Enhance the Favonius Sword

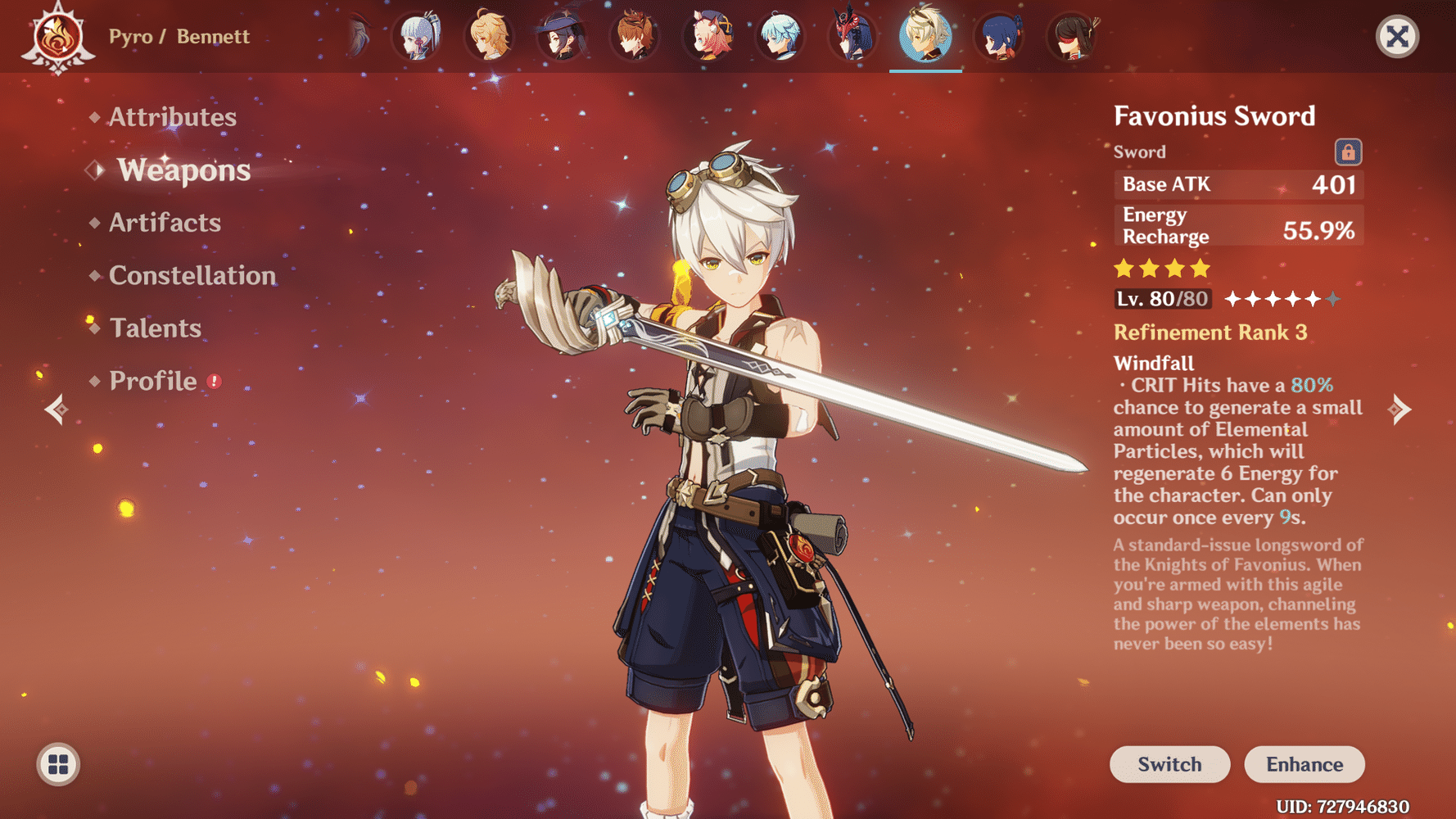(x=1305, y=764)
